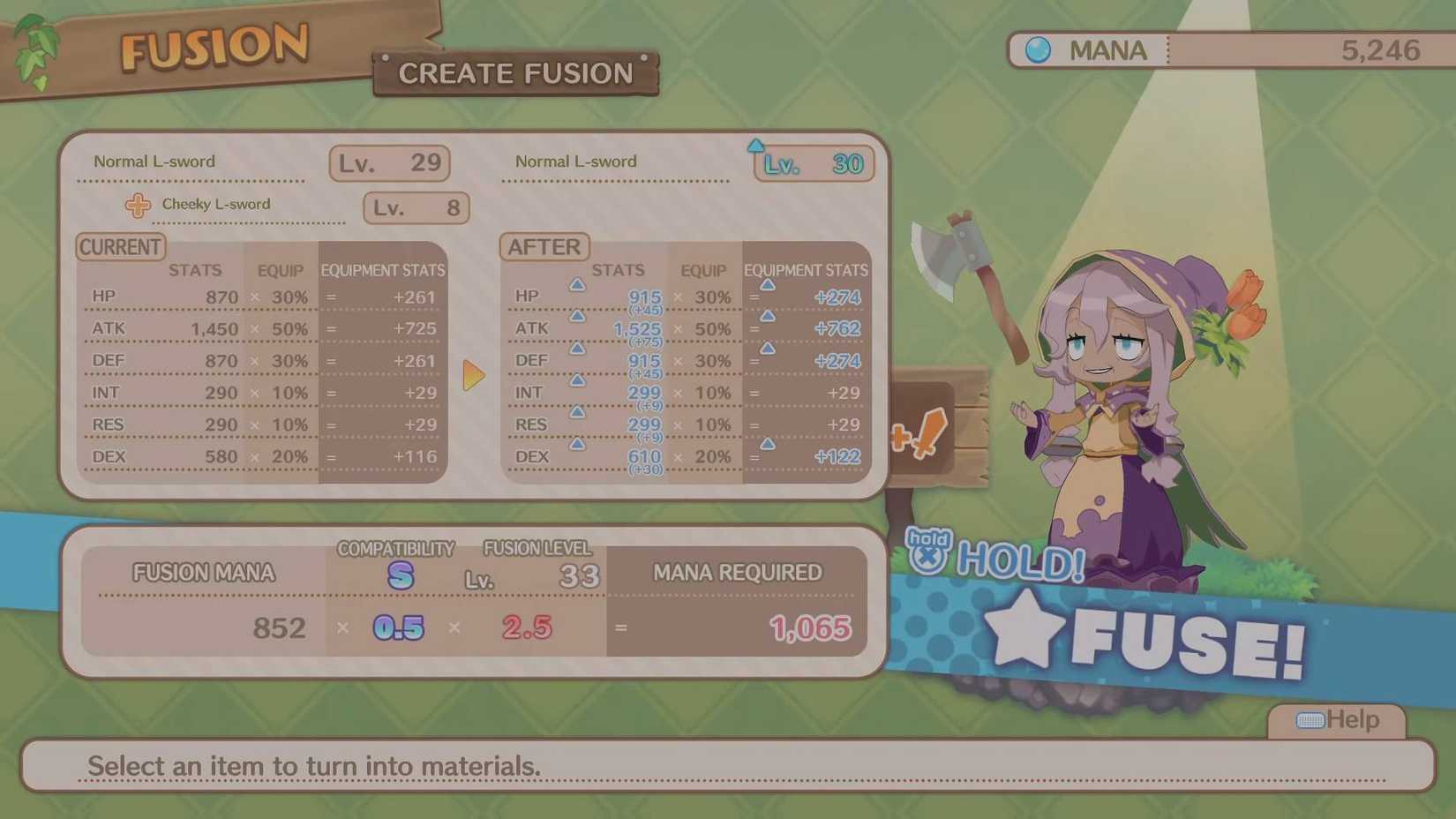Click the hold X controller button icon
The image size is (1456, 819).
(930, 549)
